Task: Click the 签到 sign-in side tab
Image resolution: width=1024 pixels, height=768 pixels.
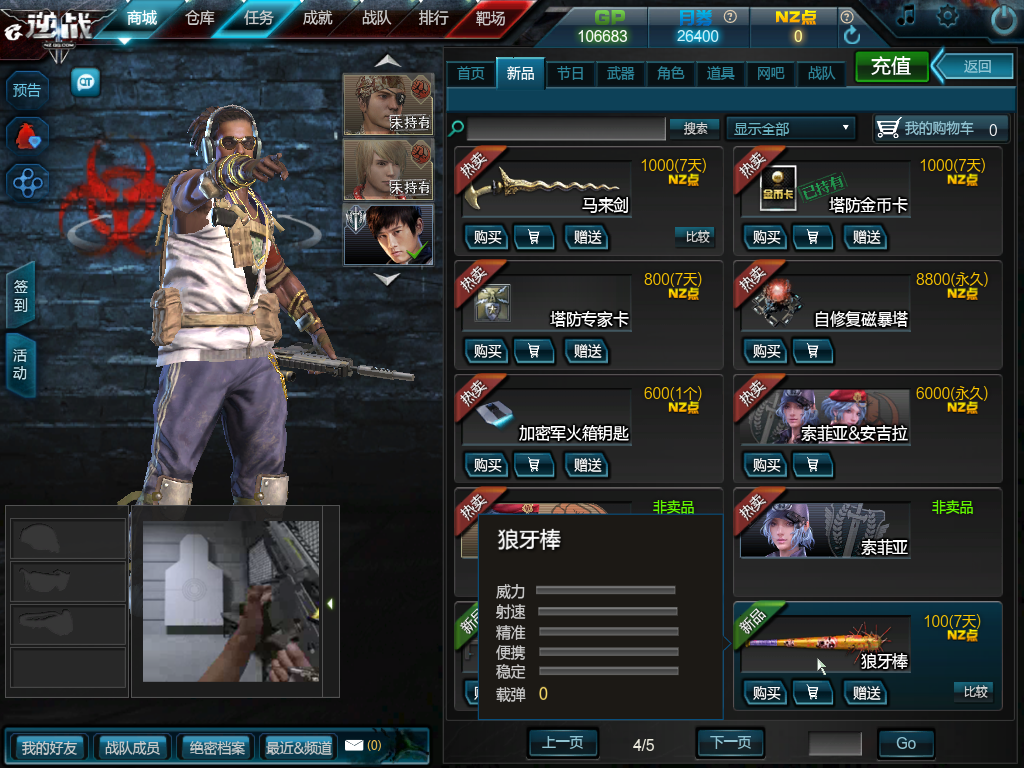Action: tap(20, 295)
